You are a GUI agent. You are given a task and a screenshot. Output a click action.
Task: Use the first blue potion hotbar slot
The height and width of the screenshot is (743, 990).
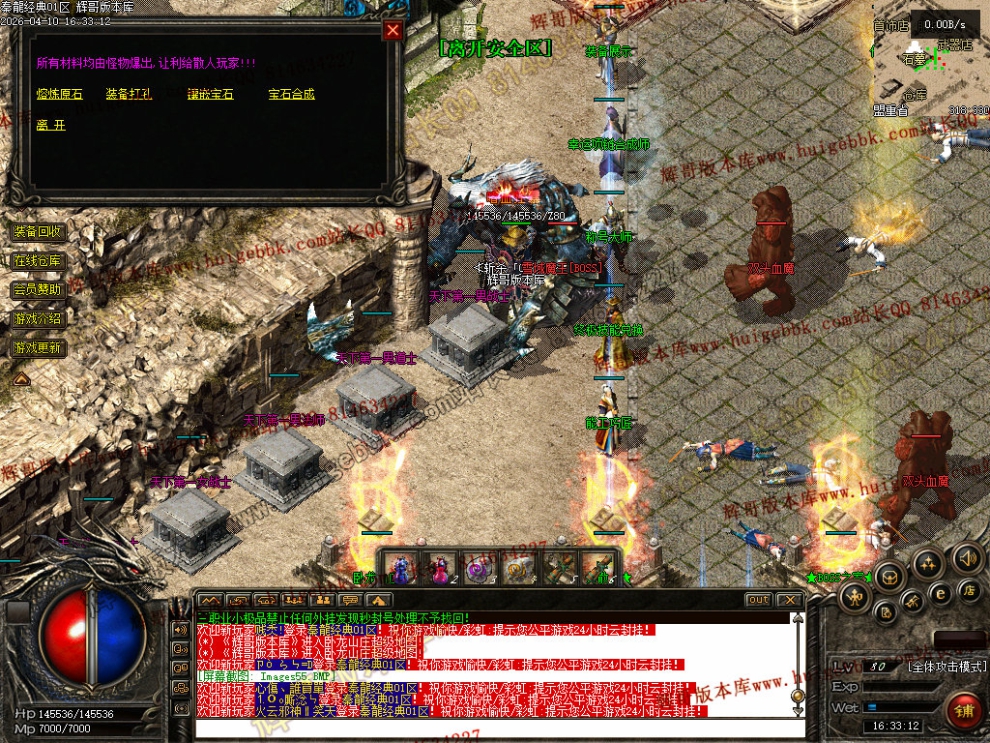[399, 568]
